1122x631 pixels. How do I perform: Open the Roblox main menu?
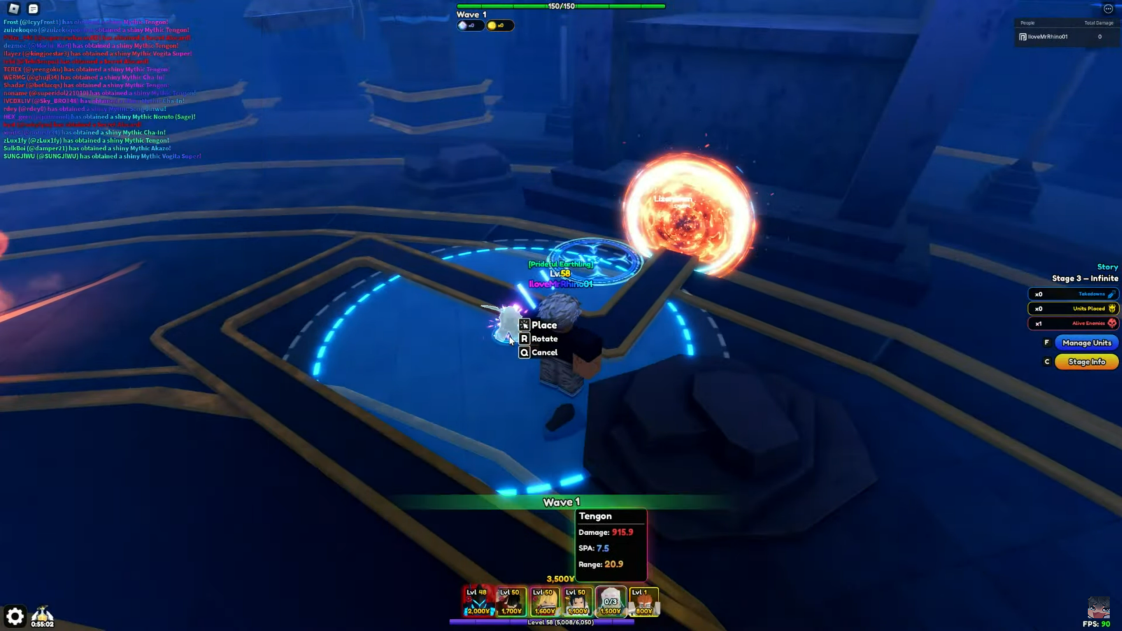[x=14, y=9]
